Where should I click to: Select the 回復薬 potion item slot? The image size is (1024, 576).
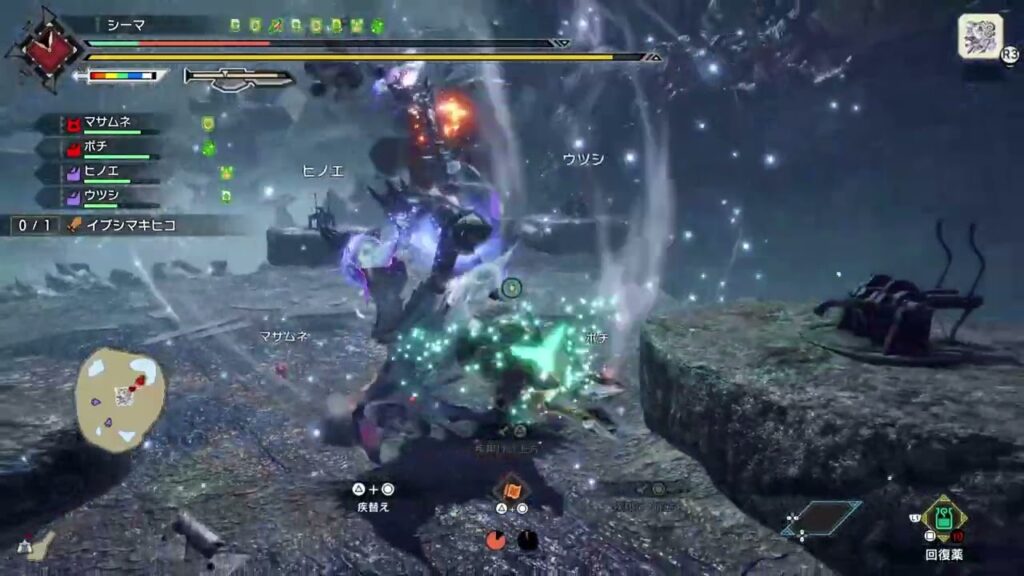(943, 519)
